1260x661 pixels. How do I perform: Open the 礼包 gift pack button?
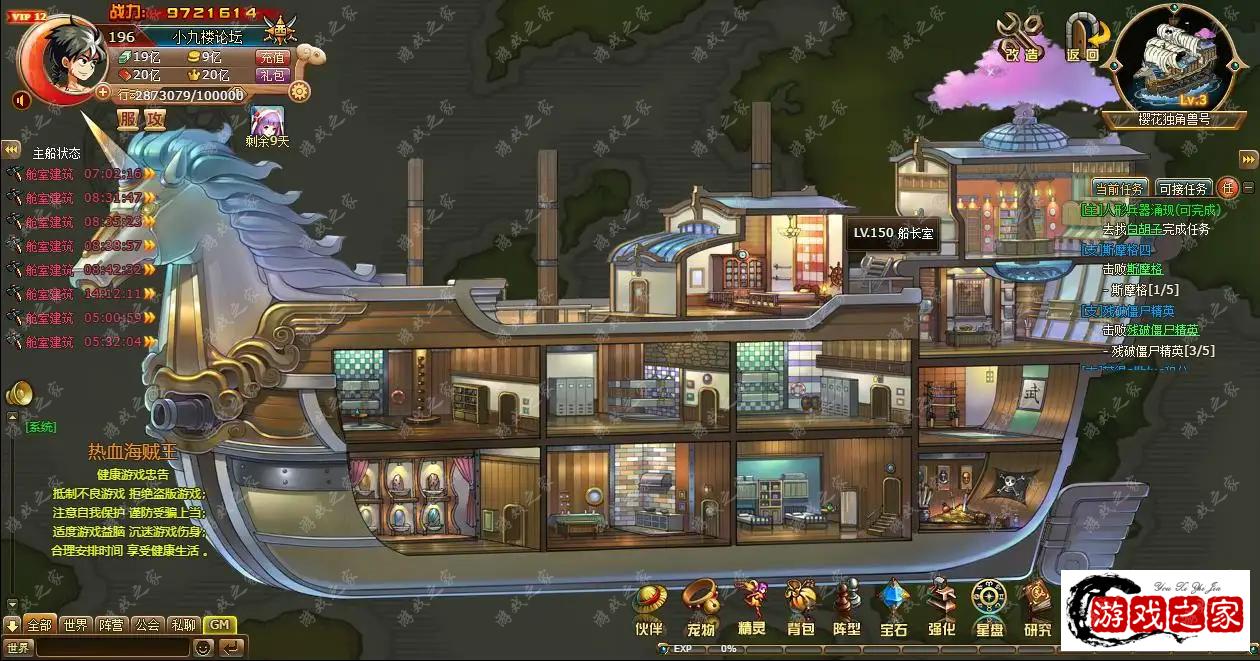272,75
